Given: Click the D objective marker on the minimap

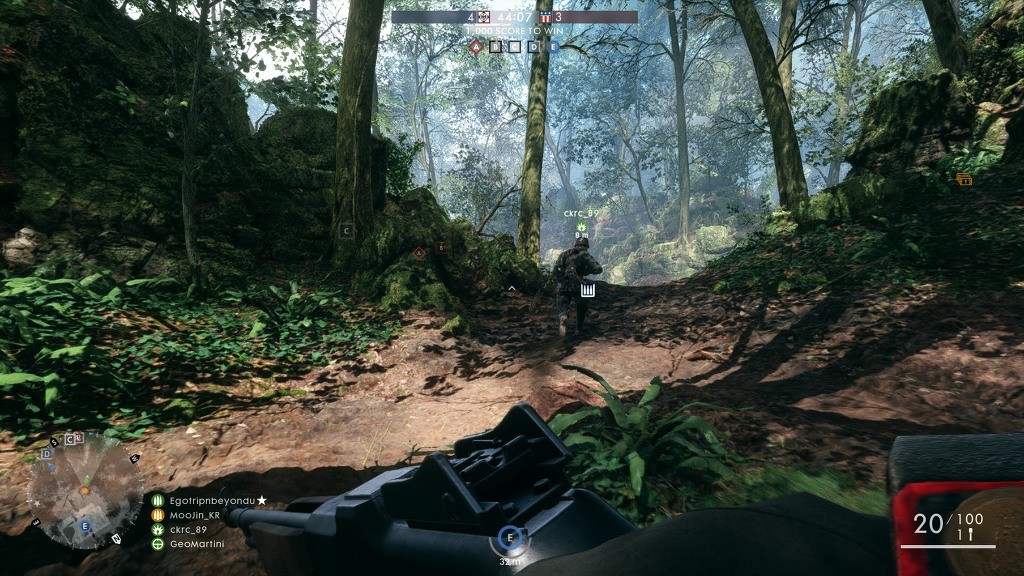Looking at the screenshot, I should (x=46, y=454).
